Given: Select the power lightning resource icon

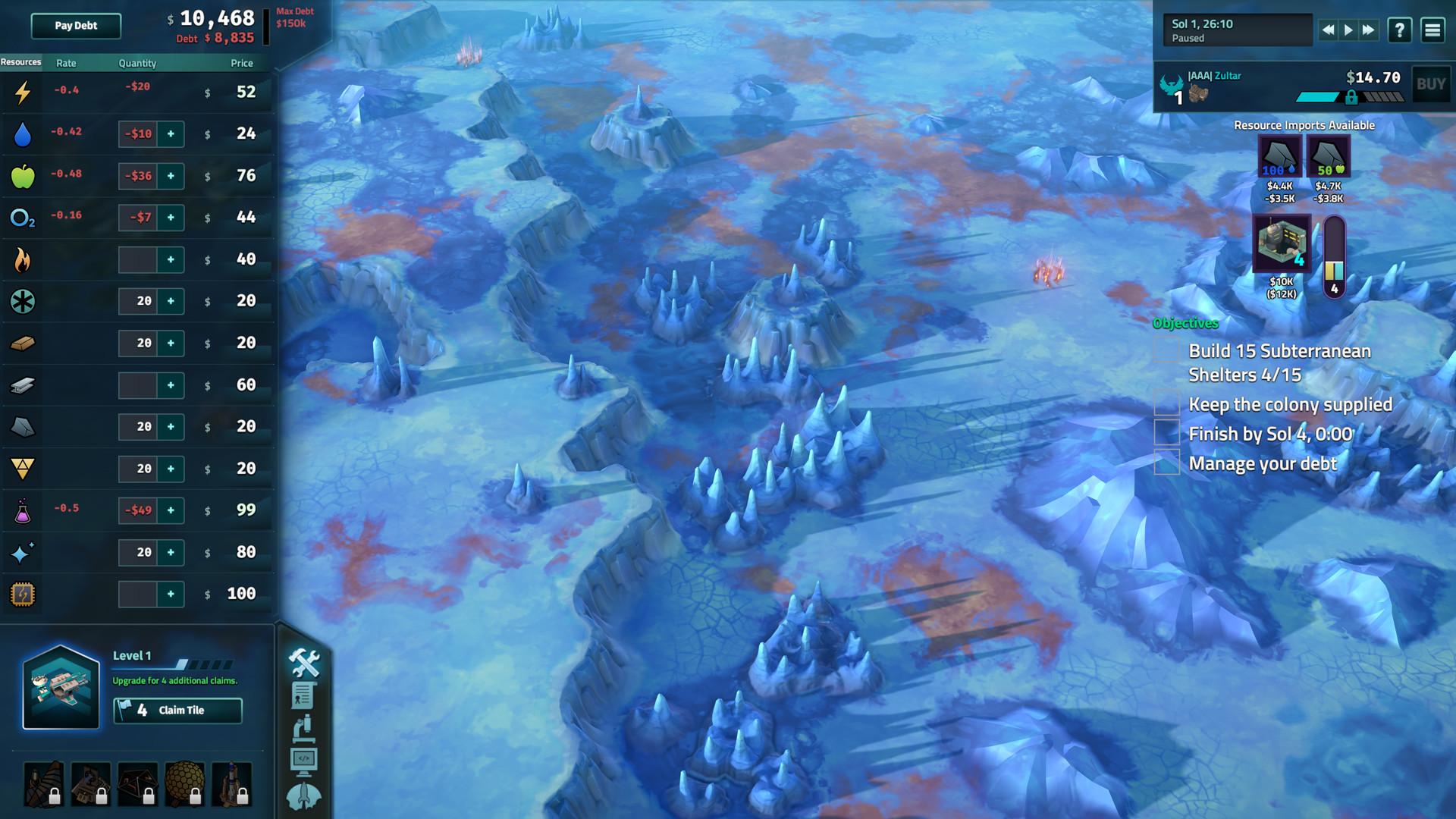Looking at the screenshot, I should pyautogui.click(x=22, y=91).
